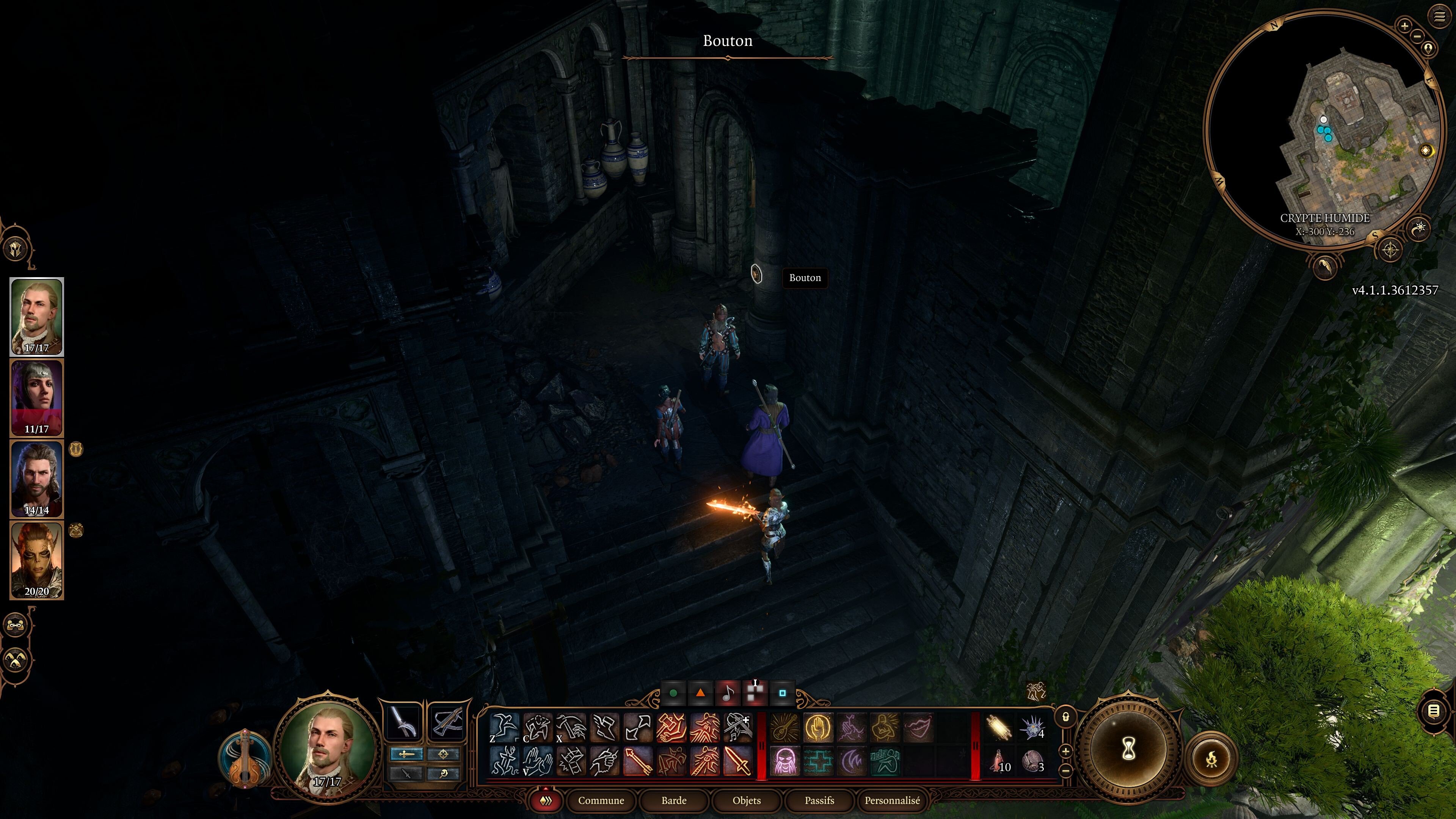Open the main menu hamburger button
Image resolution: width=1456 pixels, height=819 pixels.
click(1439, 17)
